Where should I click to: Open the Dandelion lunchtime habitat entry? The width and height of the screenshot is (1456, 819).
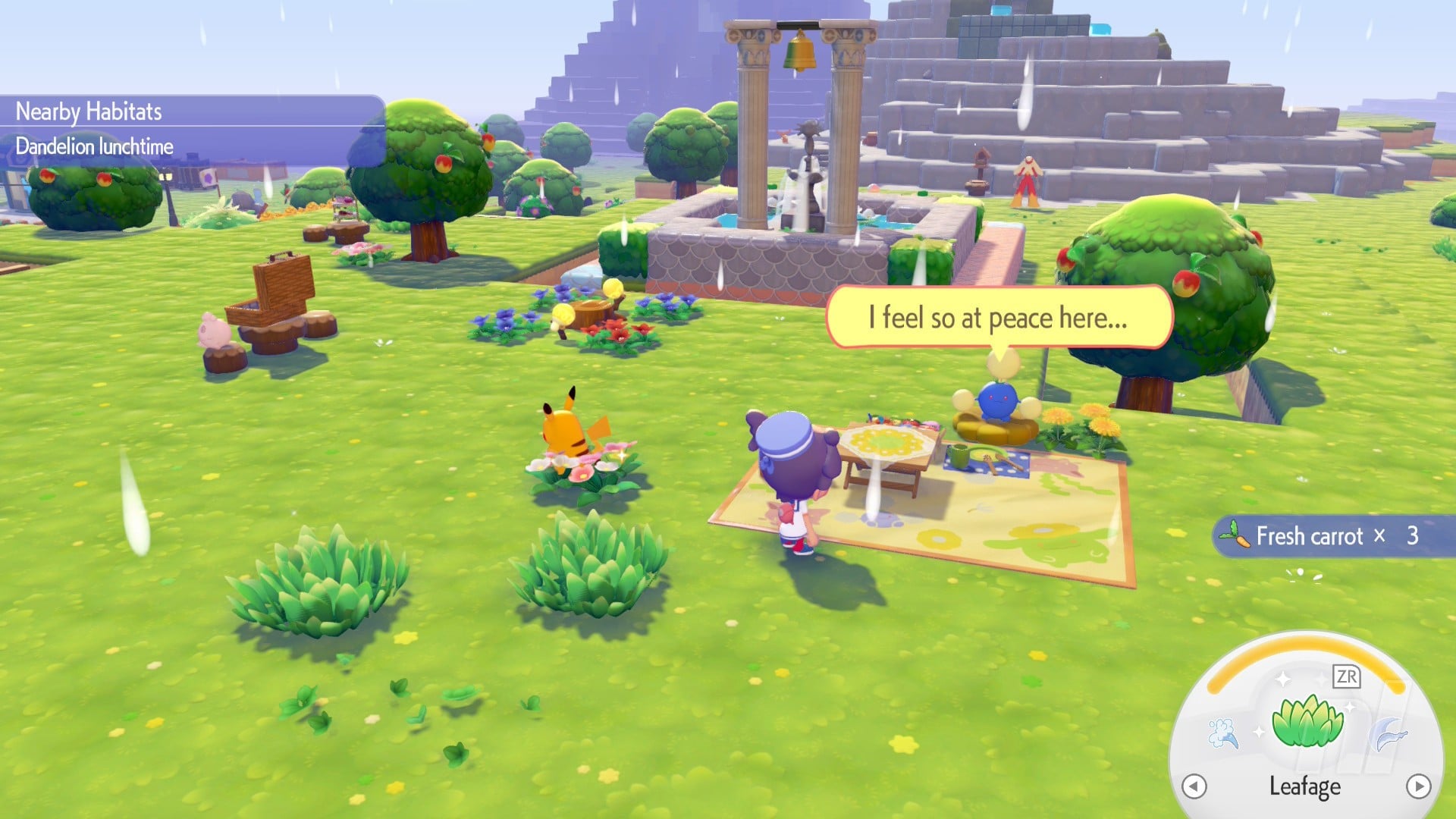[95, 146]
